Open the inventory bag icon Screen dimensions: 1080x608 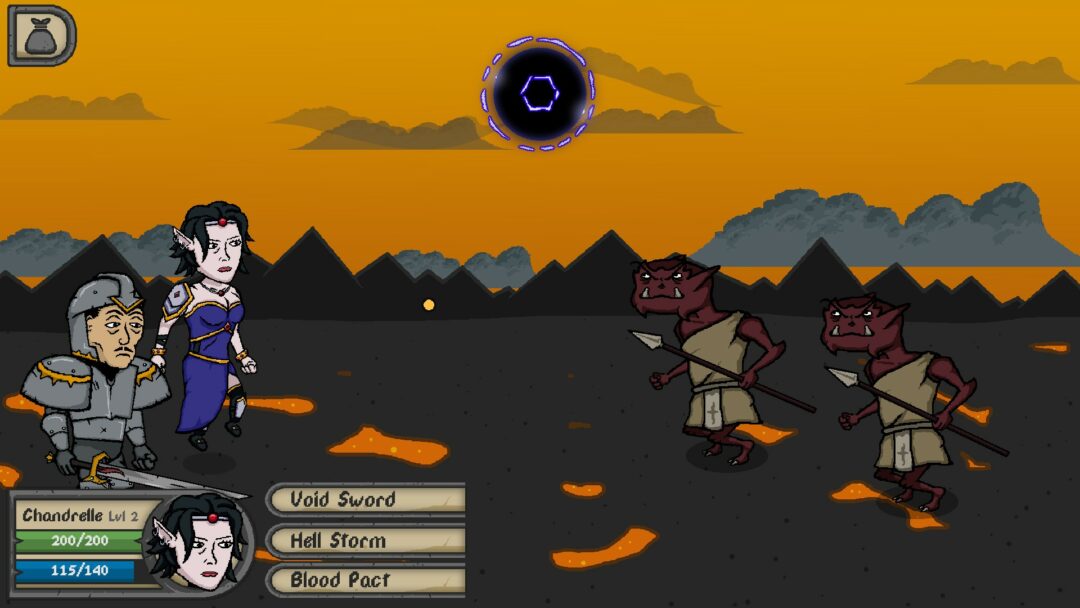41,36
